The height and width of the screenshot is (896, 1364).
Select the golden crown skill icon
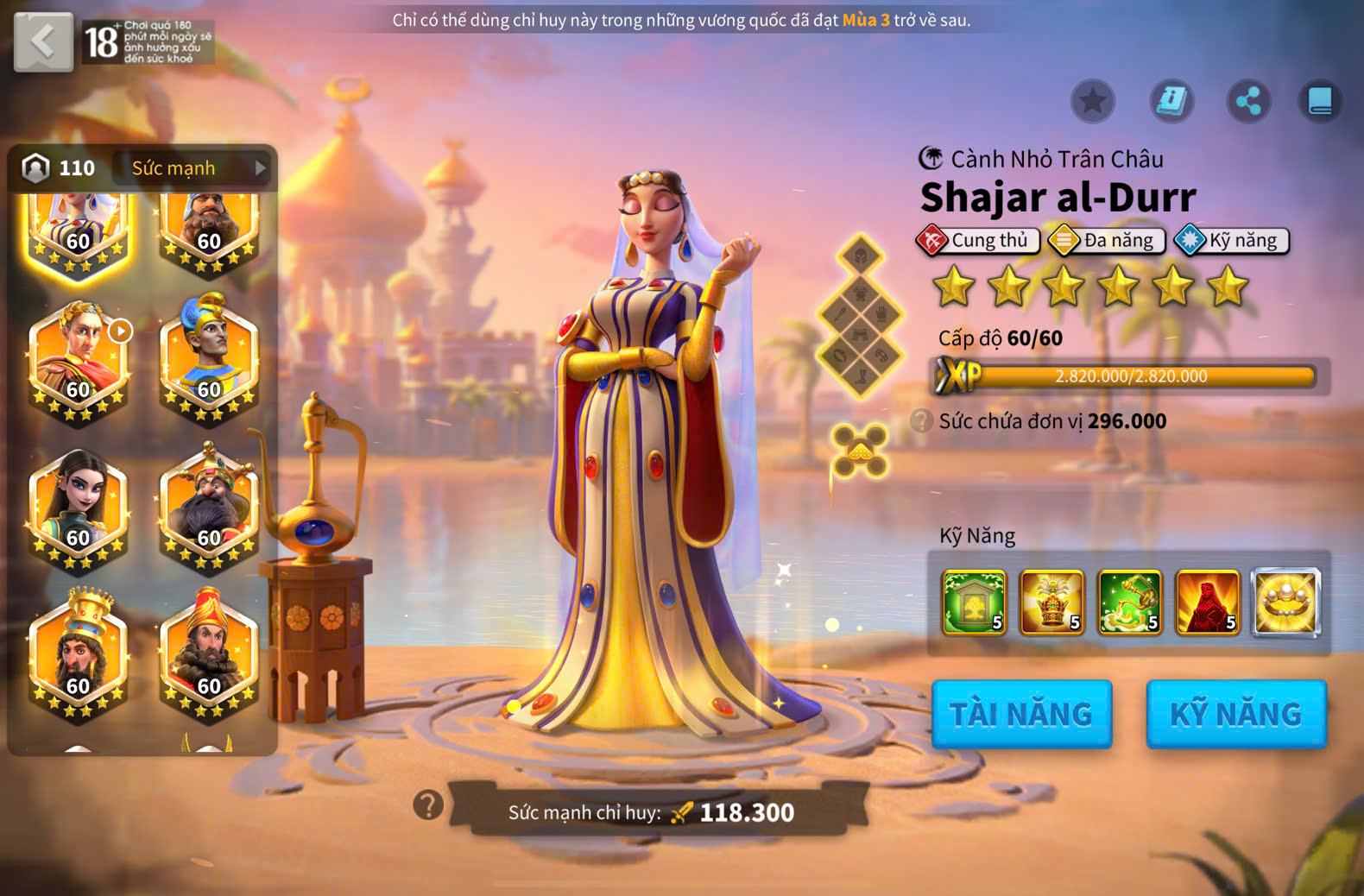pyautogui.click(x=1051, y=602)
